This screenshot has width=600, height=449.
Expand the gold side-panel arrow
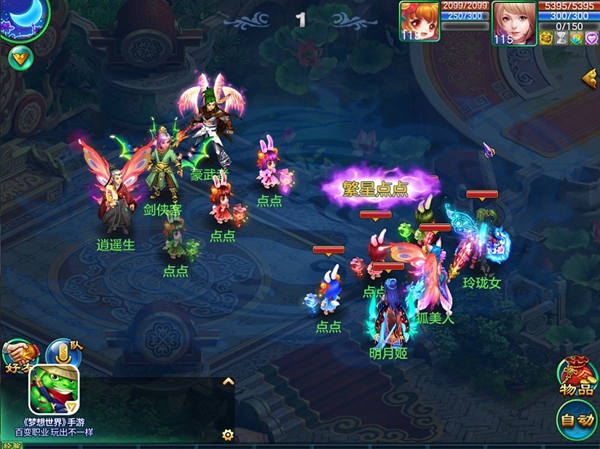[x=590, y=77]
